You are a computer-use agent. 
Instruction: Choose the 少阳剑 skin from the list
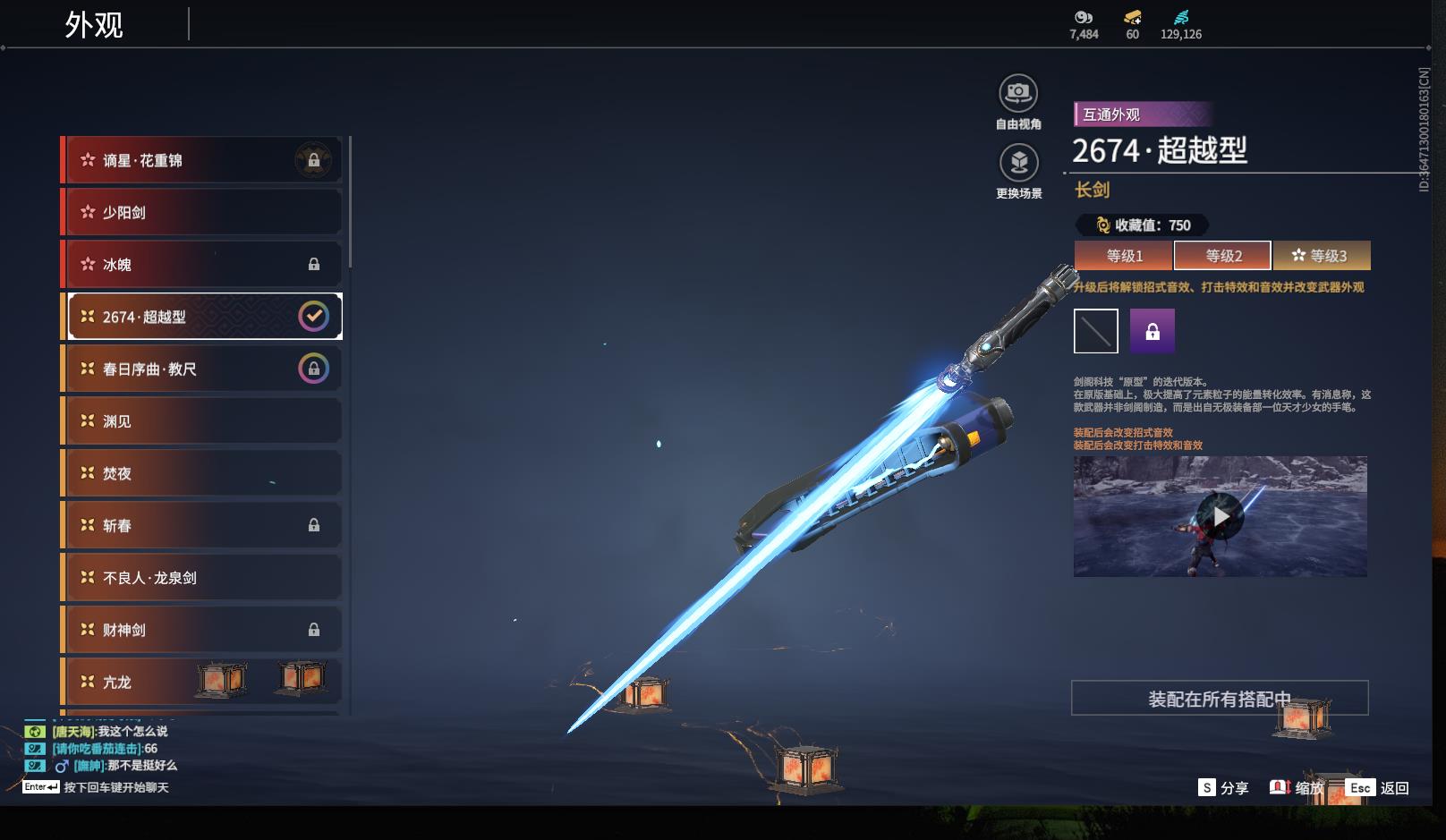[201, 212]
